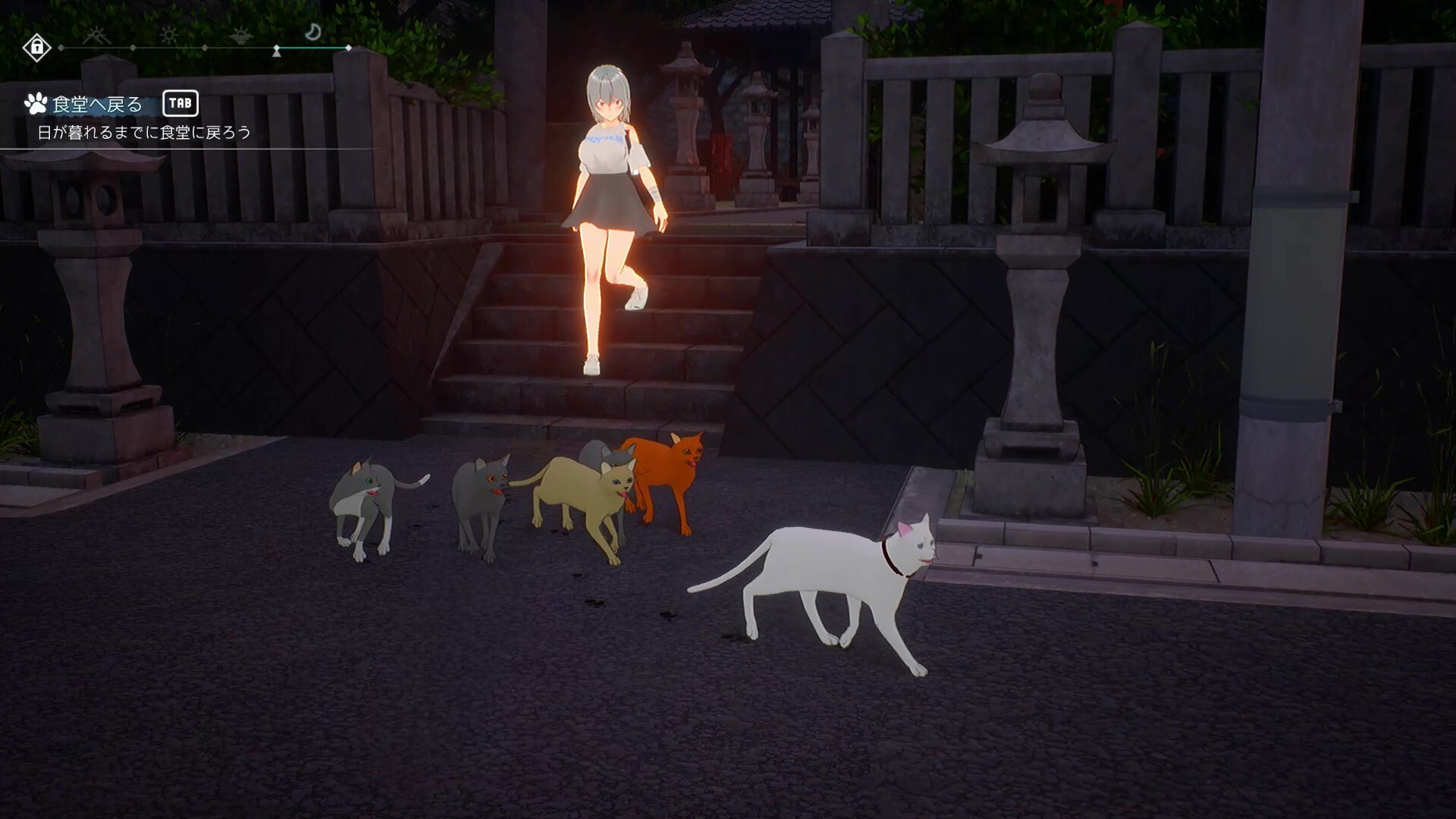
Task: Select the moon icon on the time bar
Action: 313,32
